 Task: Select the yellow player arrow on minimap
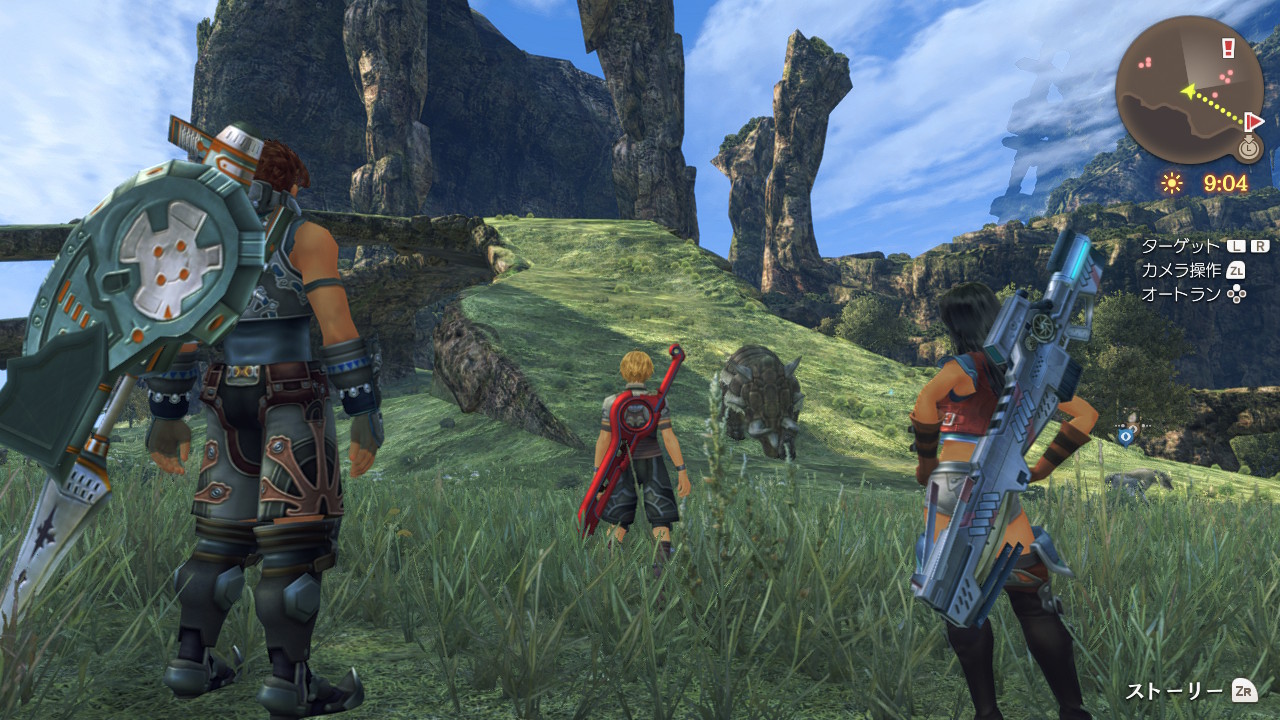1189,92
